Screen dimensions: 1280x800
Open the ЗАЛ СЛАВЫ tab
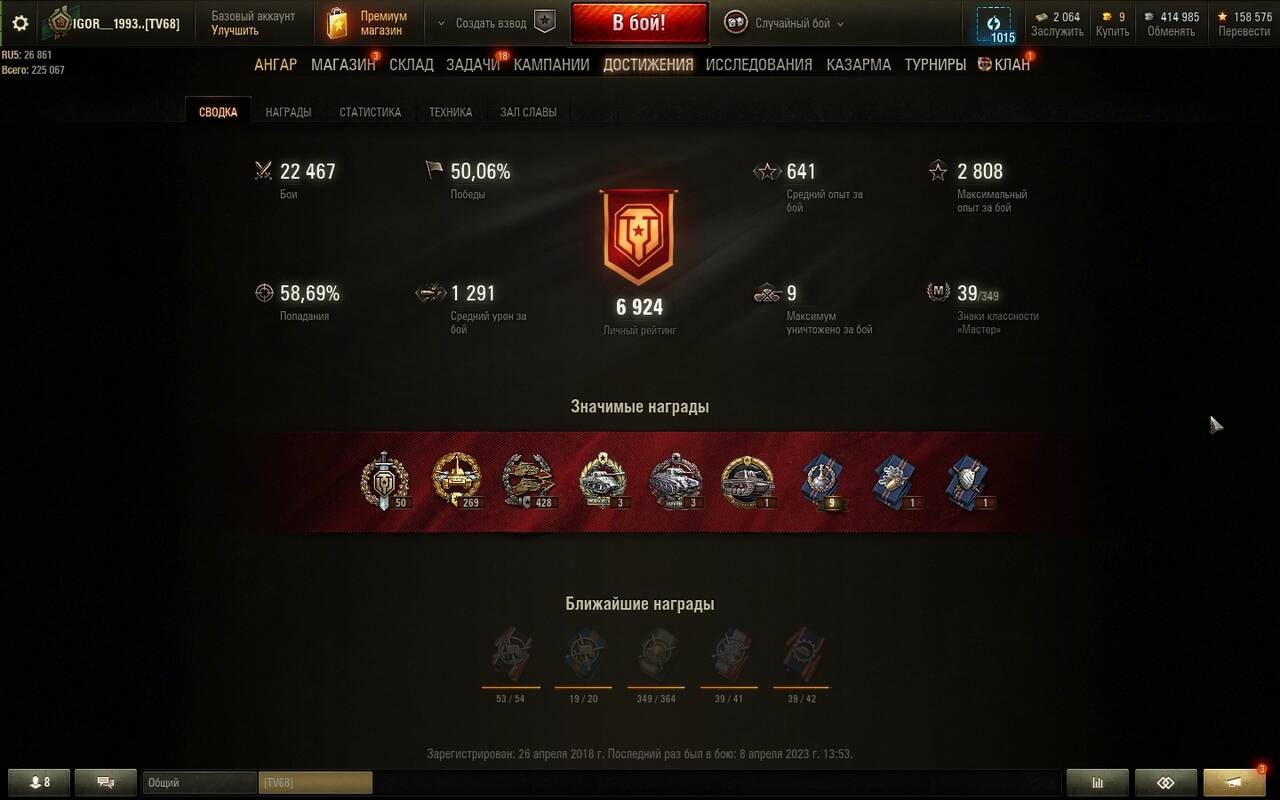point(528,112)
